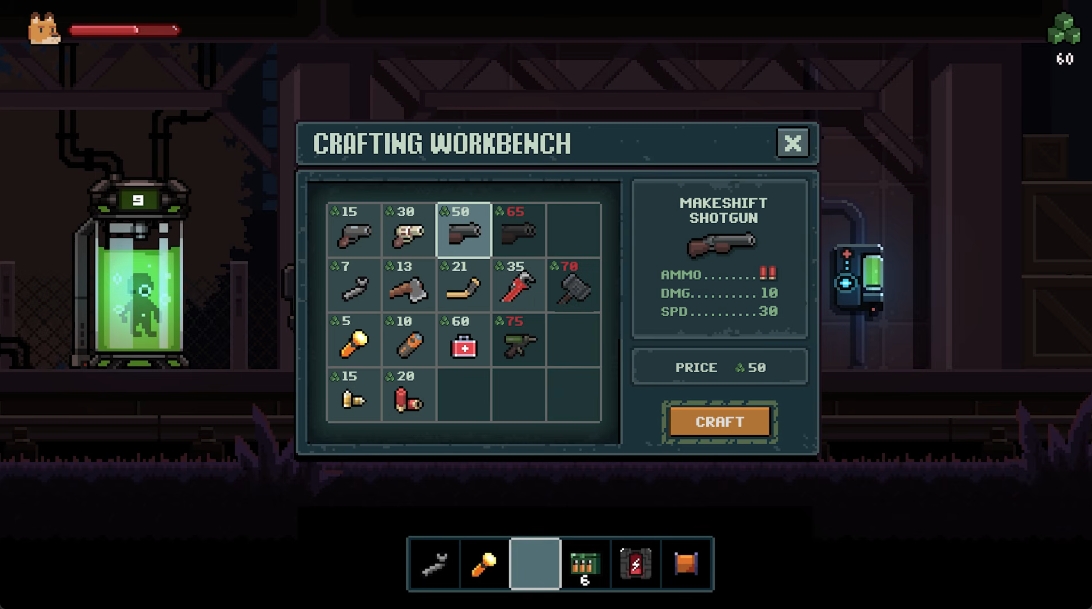This screenshot has width=1092, height=609.
Task: Select the green ammo box hotbar slot
Action: (x=585, y=564)
